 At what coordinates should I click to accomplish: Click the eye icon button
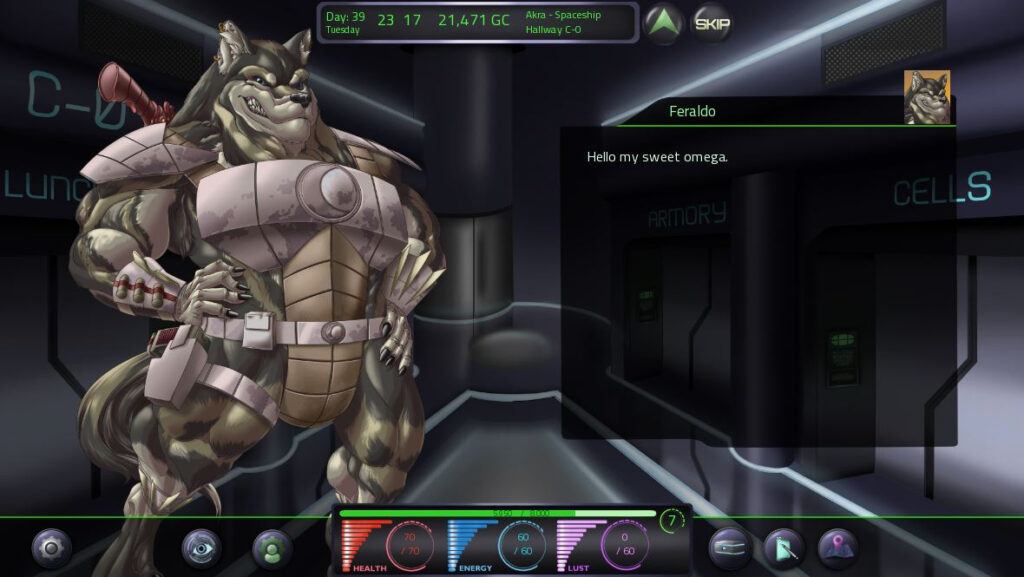point(201,548)
